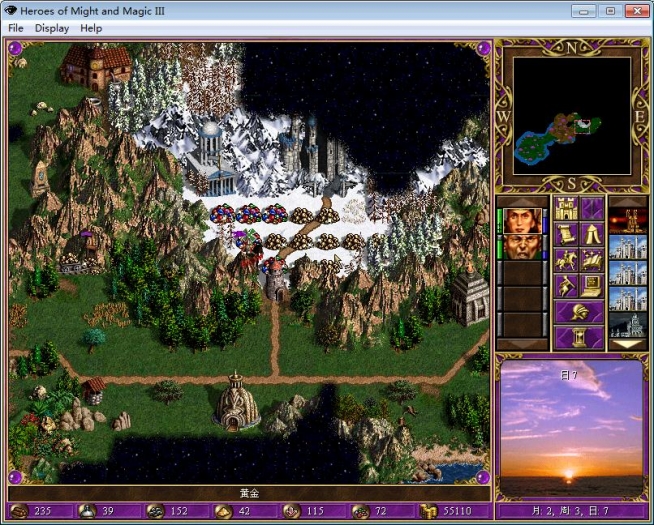Open system options computer button

point(592,286)
